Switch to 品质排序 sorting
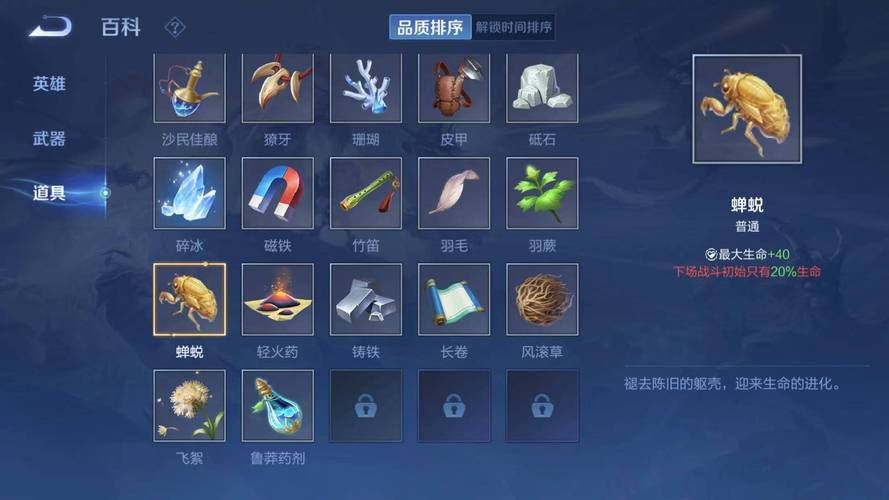 (430, 27)
